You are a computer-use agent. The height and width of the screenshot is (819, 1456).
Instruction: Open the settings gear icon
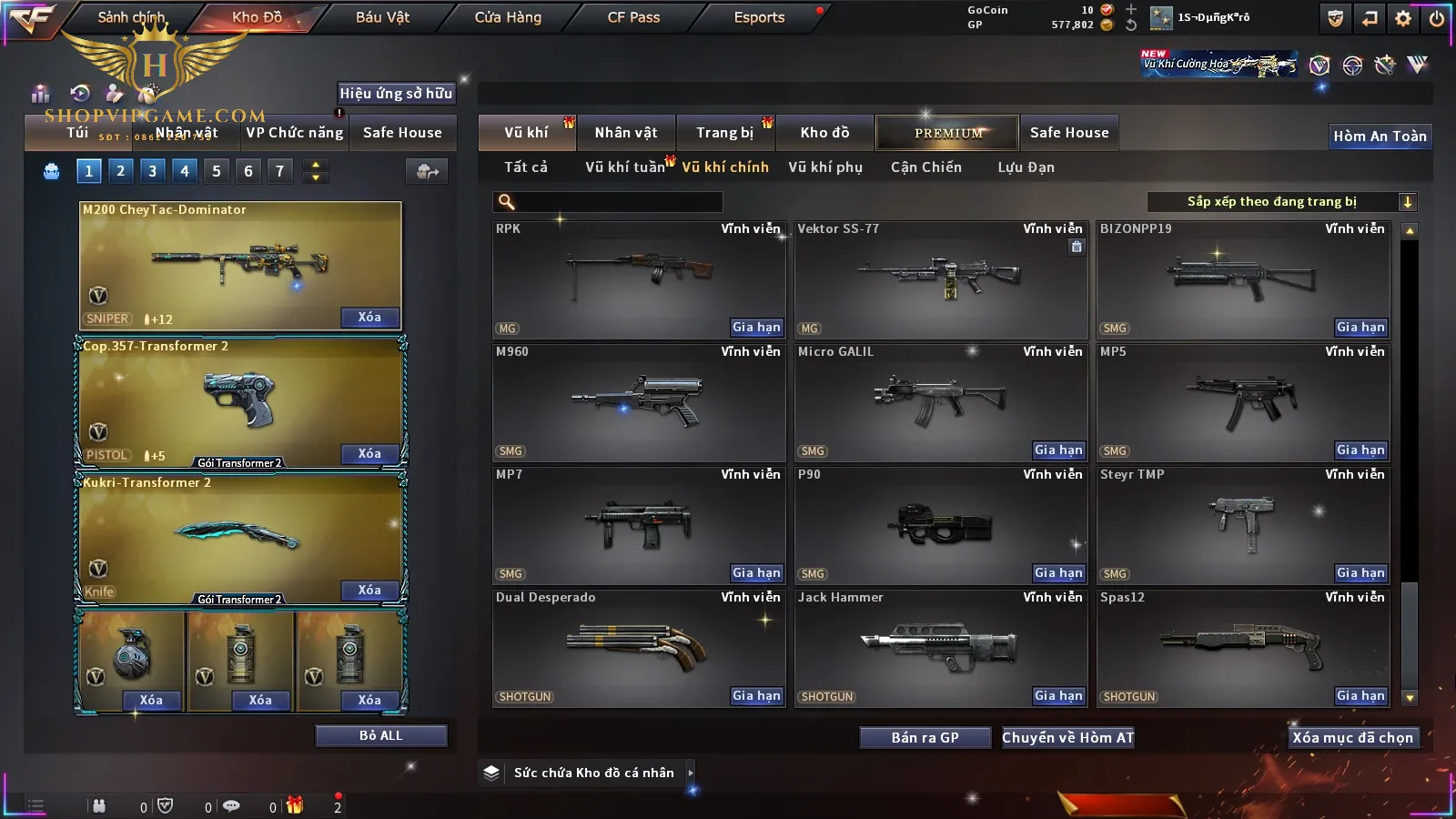1403,18
